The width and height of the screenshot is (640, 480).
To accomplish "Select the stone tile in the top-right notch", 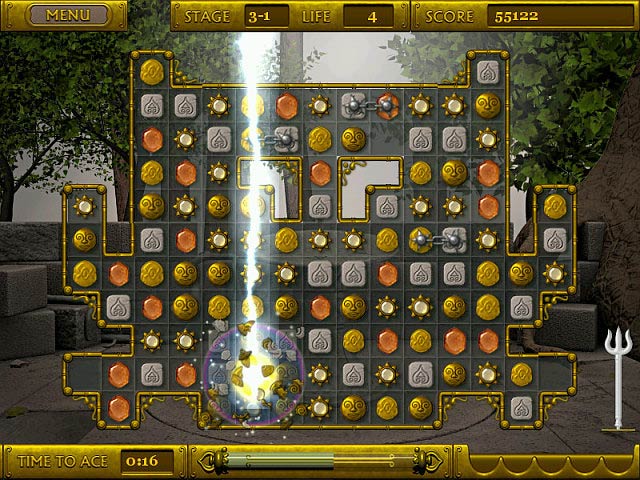I will [487, 71].
